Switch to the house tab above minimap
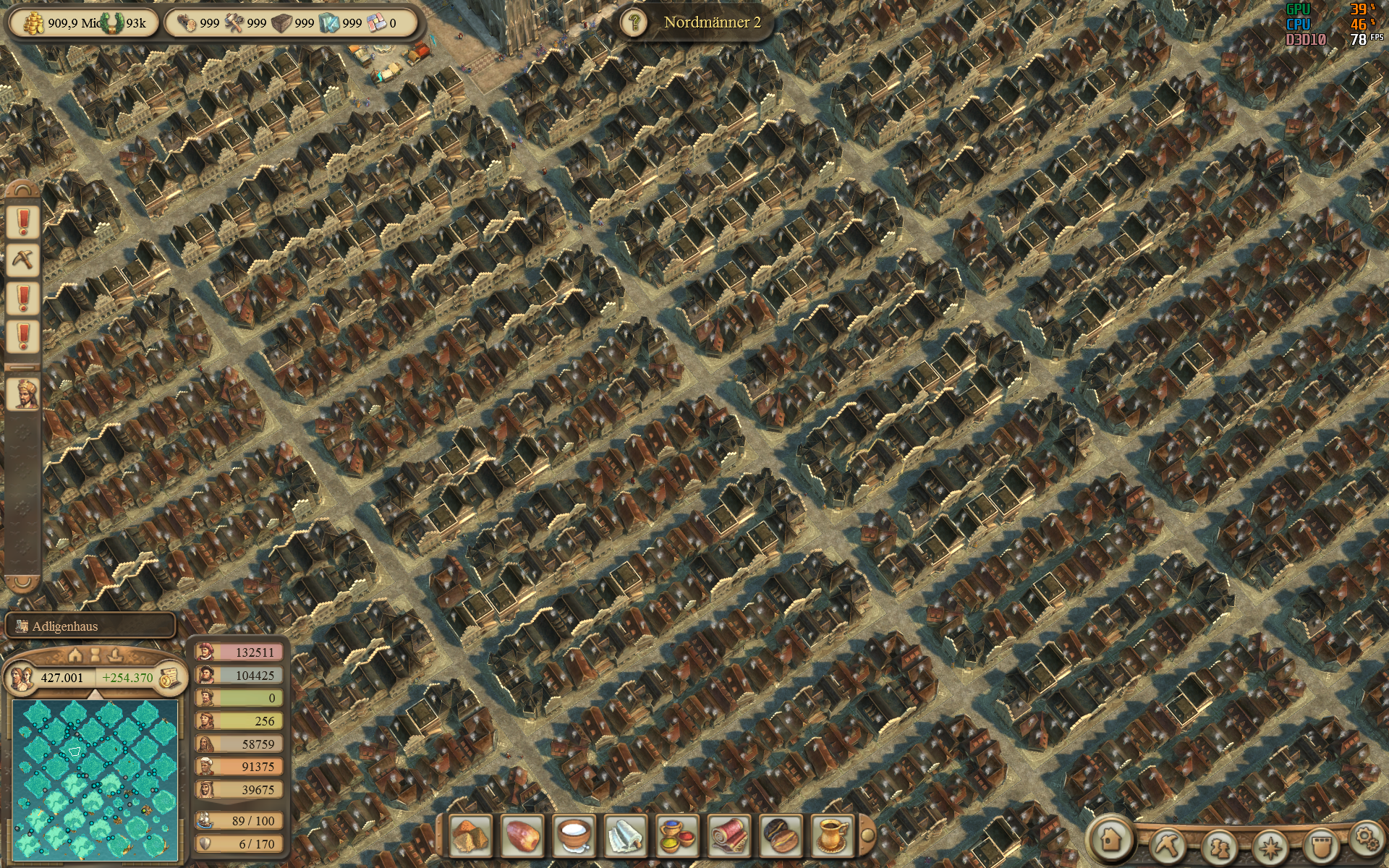This screenshot has height=868, width=1389. pos(75,654)
